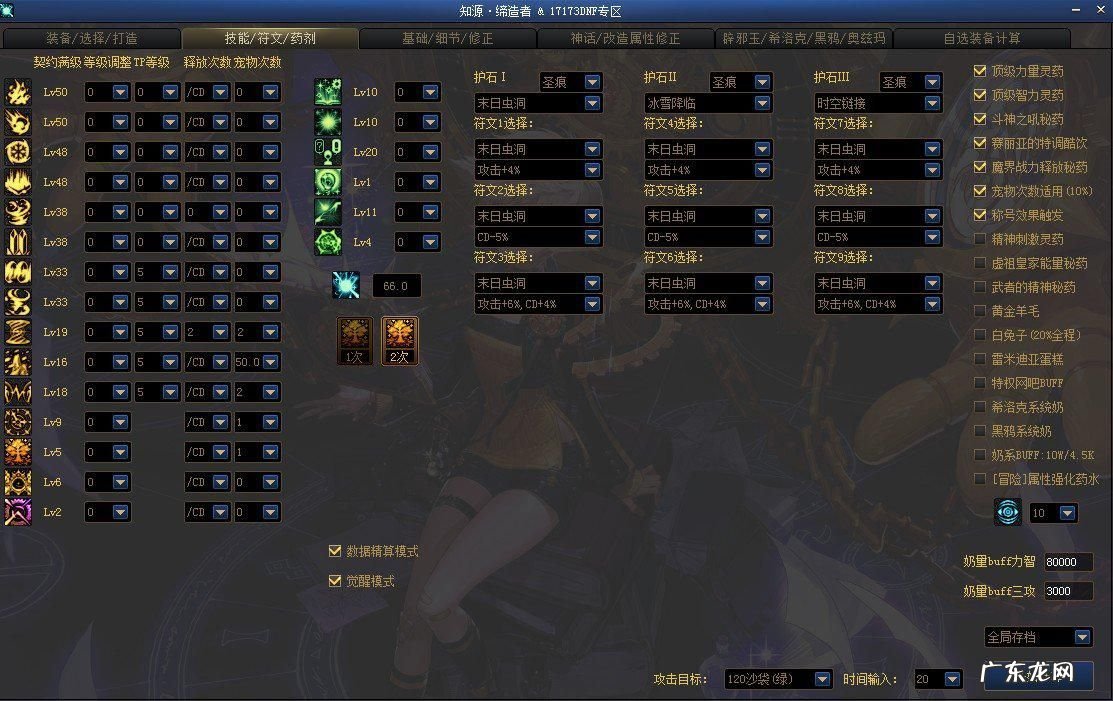Screen dimensions: 1113x701
Task: Toggle the 觉醒模式 checkbox
Action: coord(335,581)
